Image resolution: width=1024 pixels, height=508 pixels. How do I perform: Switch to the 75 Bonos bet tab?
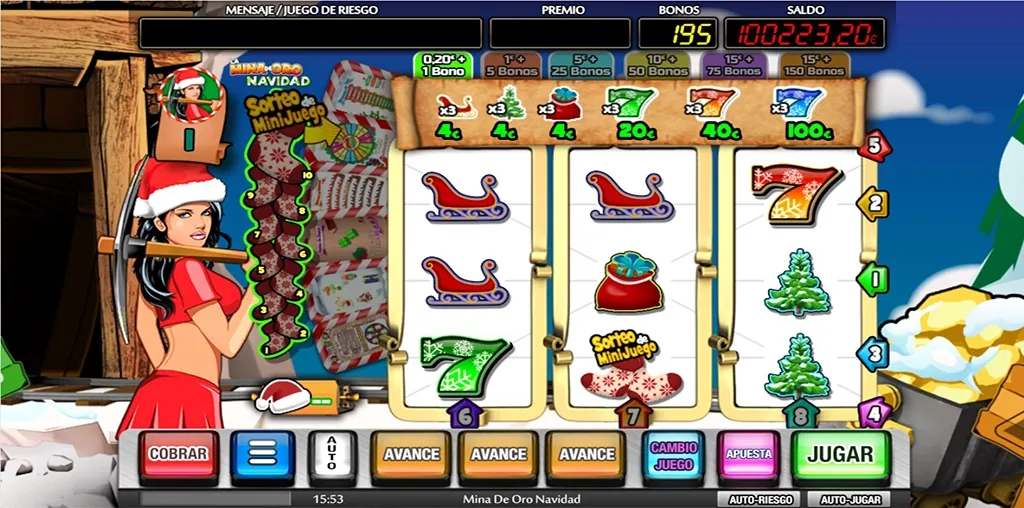(735, 65)
